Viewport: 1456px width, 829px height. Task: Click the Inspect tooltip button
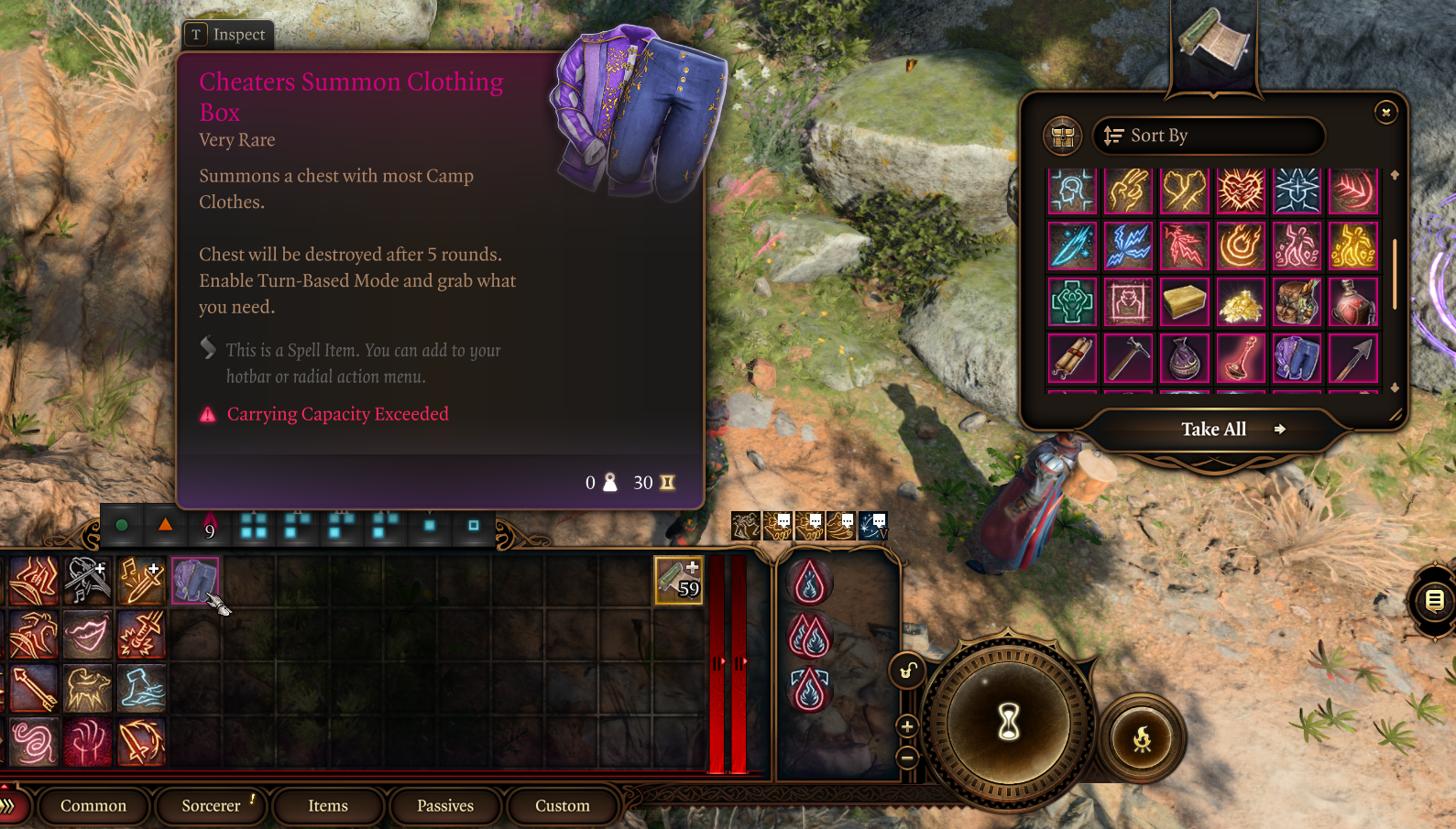pos(228,35)
